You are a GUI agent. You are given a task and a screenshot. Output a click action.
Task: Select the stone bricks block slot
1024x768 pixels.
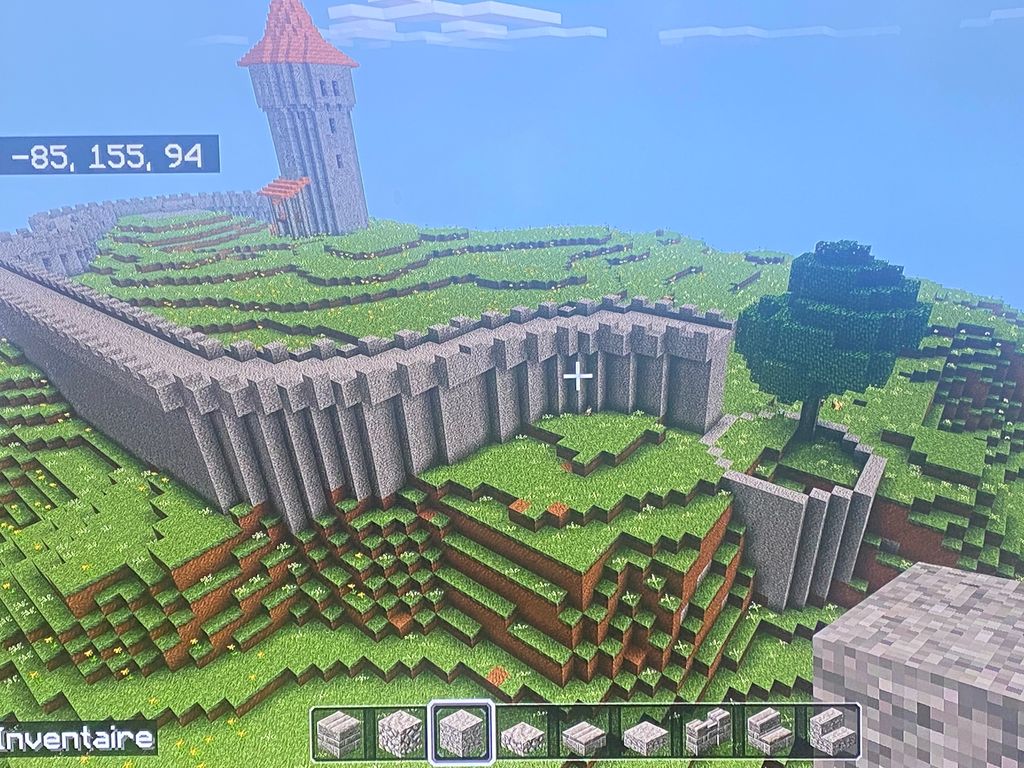pyautogui.click(x=340, y=733)
